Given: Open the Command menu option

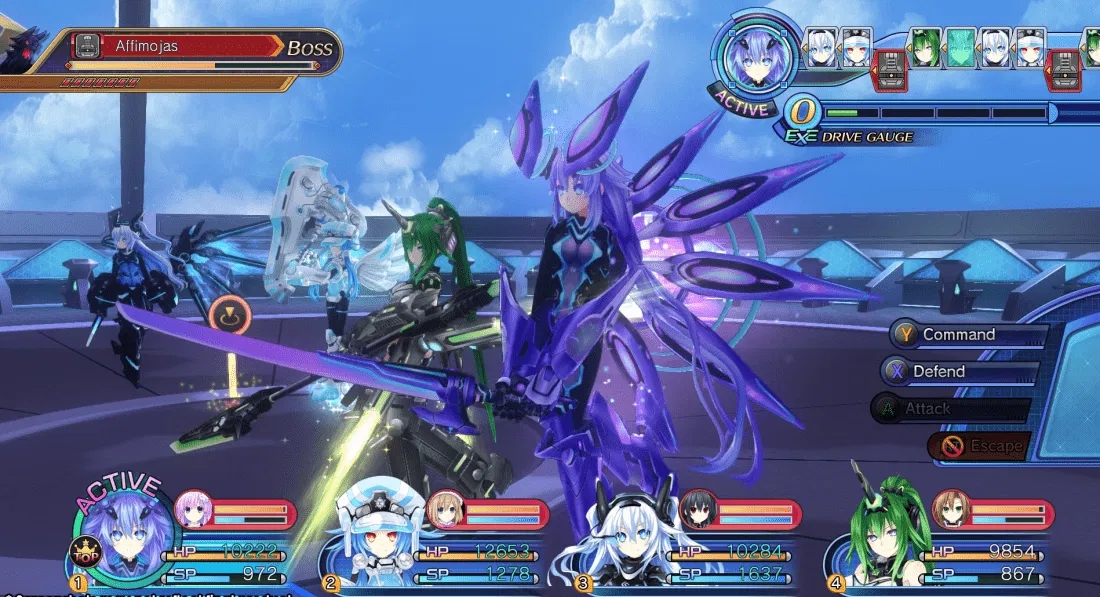Looking at the screenshot, I should [957, 335].
